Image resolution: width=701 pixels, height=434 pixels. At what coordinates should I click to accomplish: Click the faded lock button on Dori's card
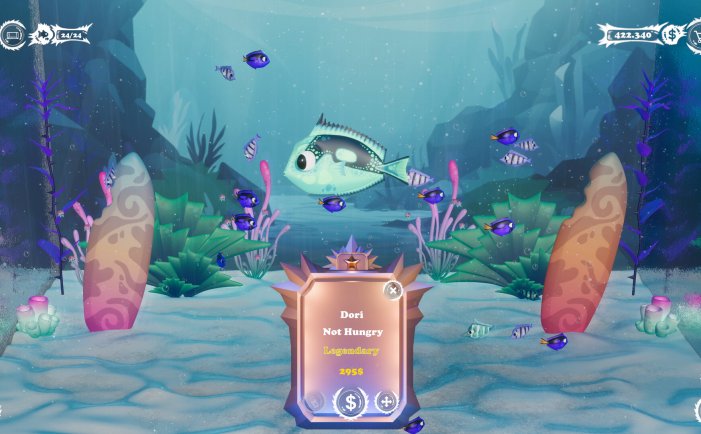315,402
